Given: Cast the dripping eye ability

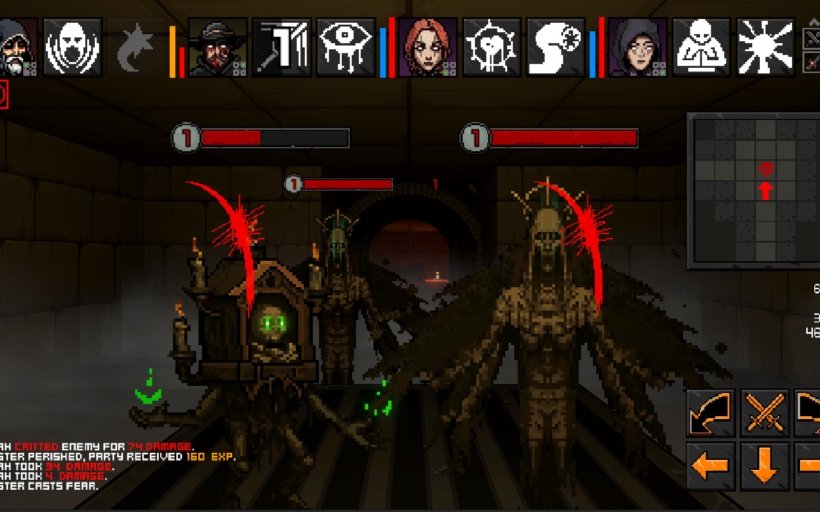Looking at the screenshot, I should click(x=346, y=47).
